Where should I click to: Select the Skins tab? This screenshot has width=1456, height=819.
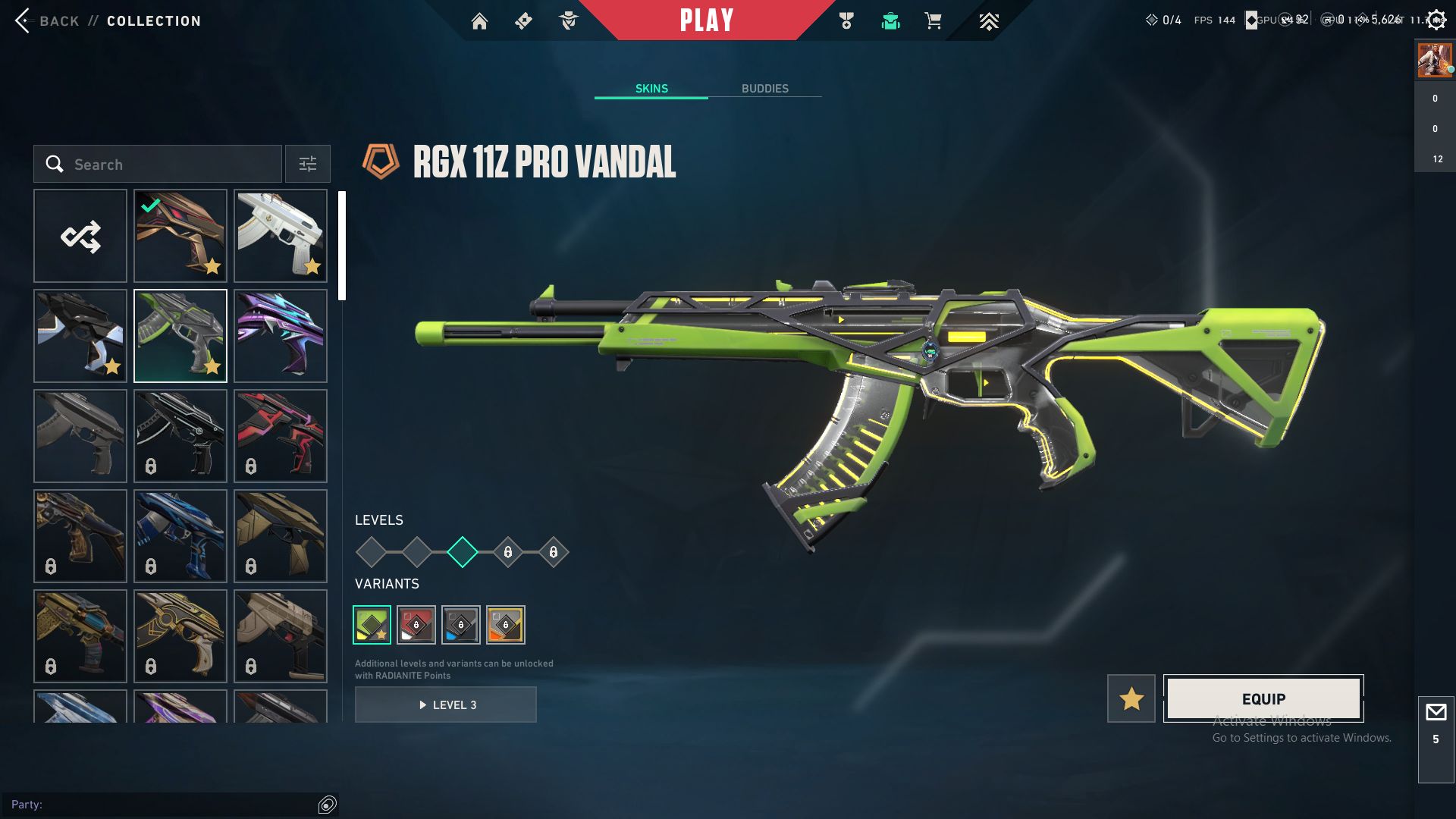[x=651, y=89]
